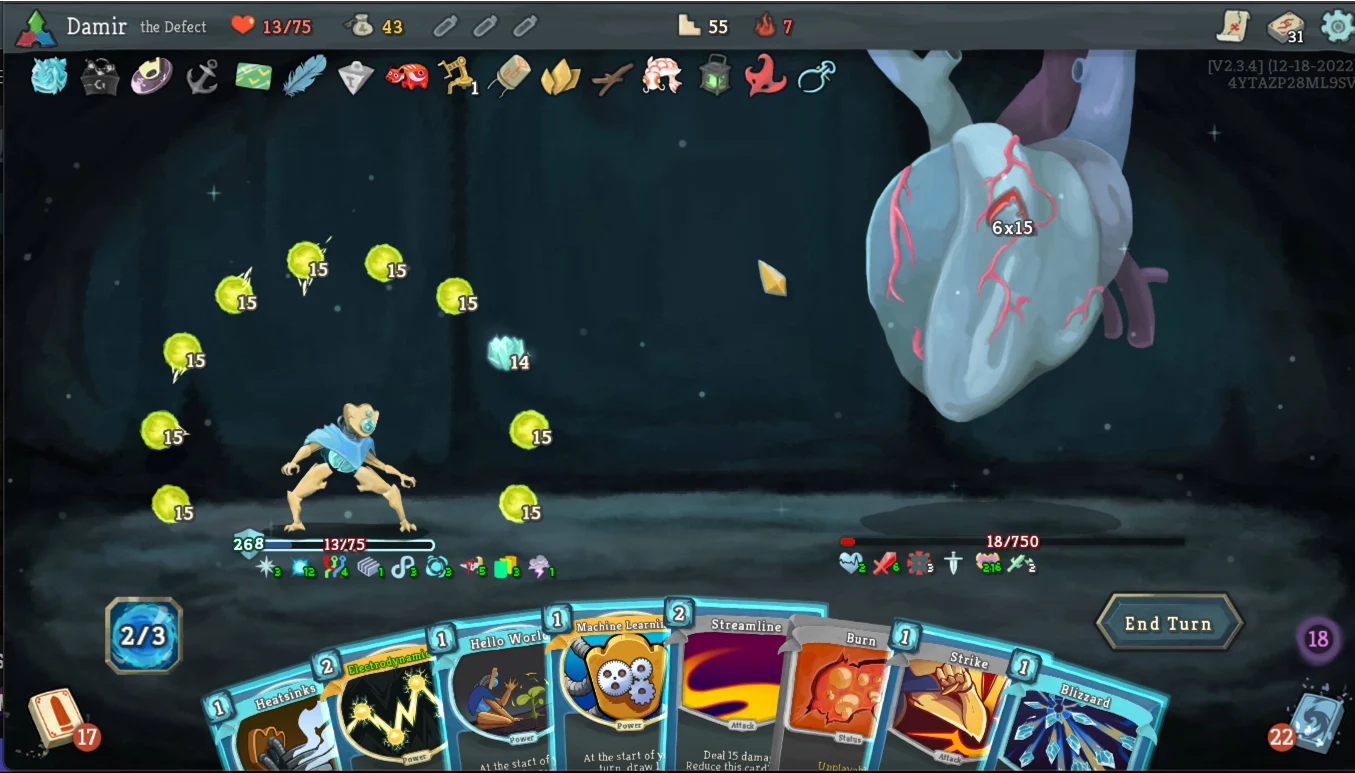Click the blue feather relic

click(305, 76)
